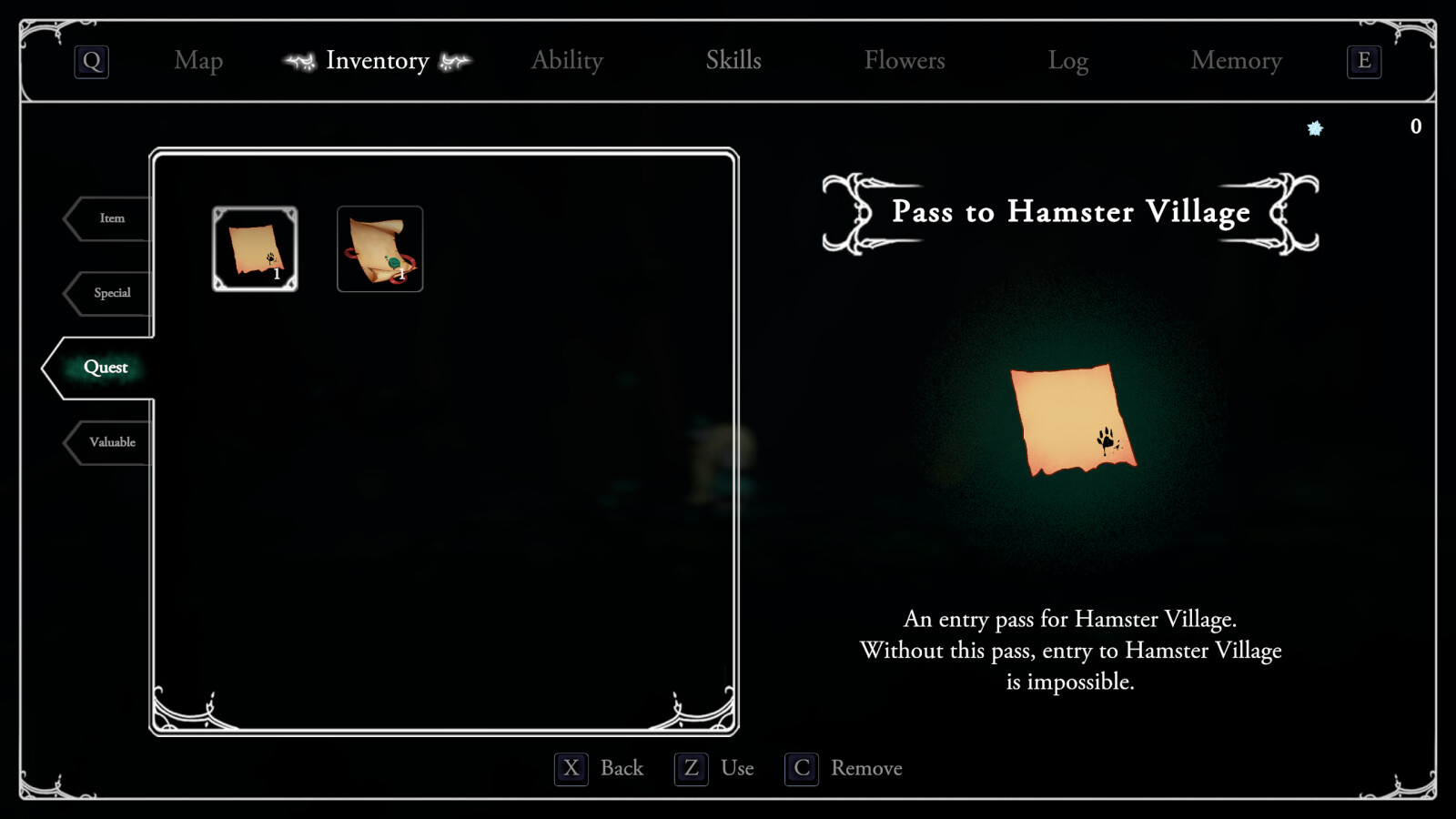Switch to the Valuable category
The height and width of the screenshot is (819, 1456).
(113, 441)
